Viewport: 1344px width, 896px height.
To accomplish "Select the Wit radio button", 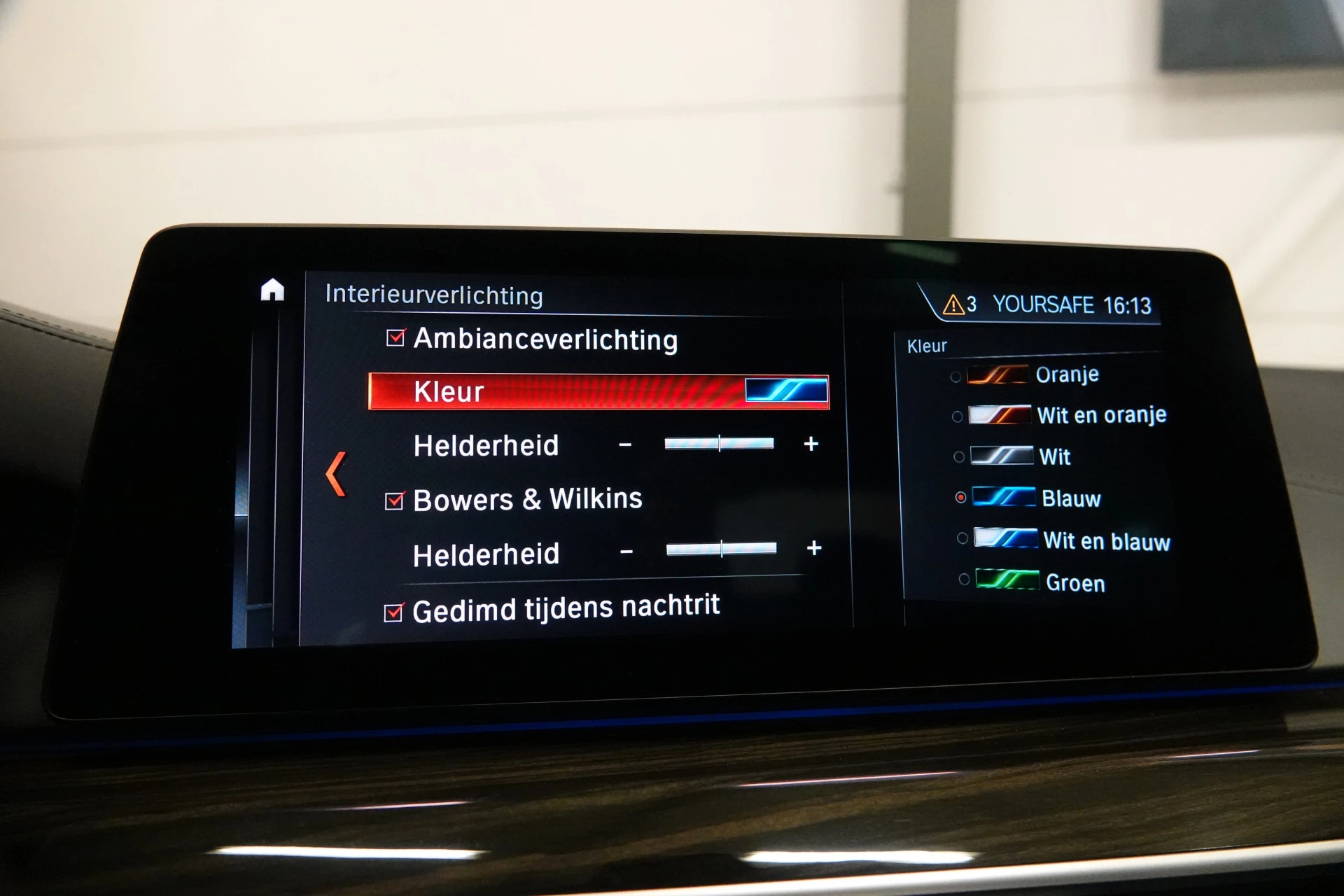I will 959,456.
